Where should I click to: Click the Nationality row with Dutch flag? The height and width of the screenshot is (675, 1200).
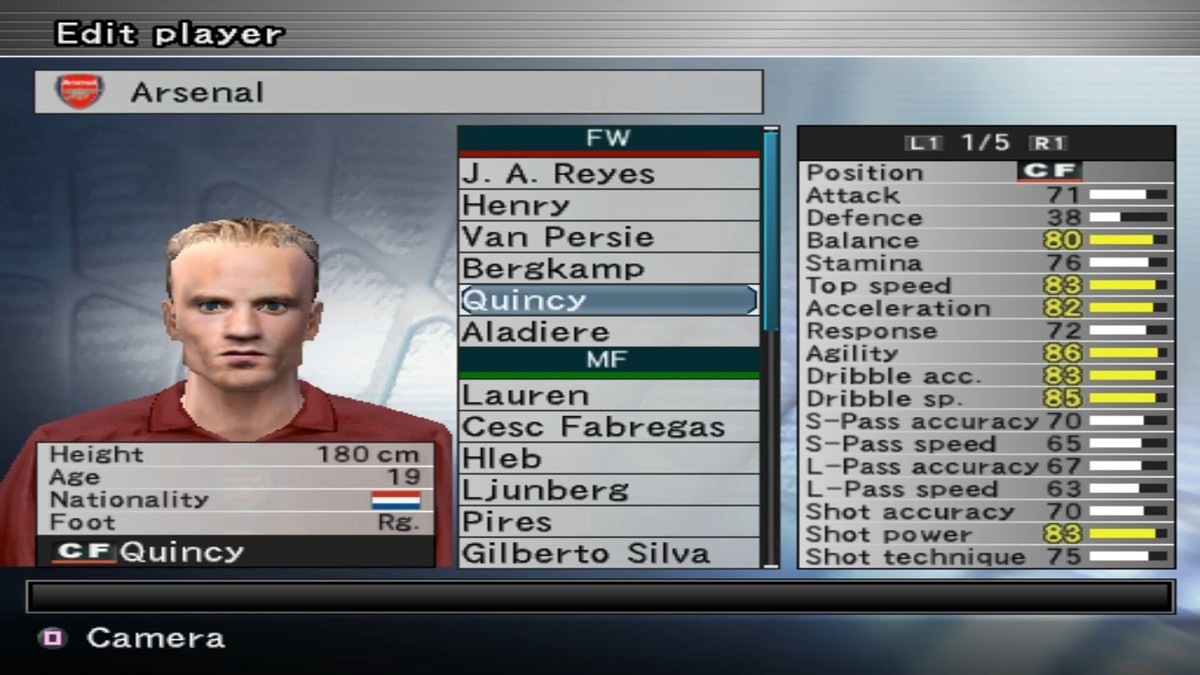[236, 499]
